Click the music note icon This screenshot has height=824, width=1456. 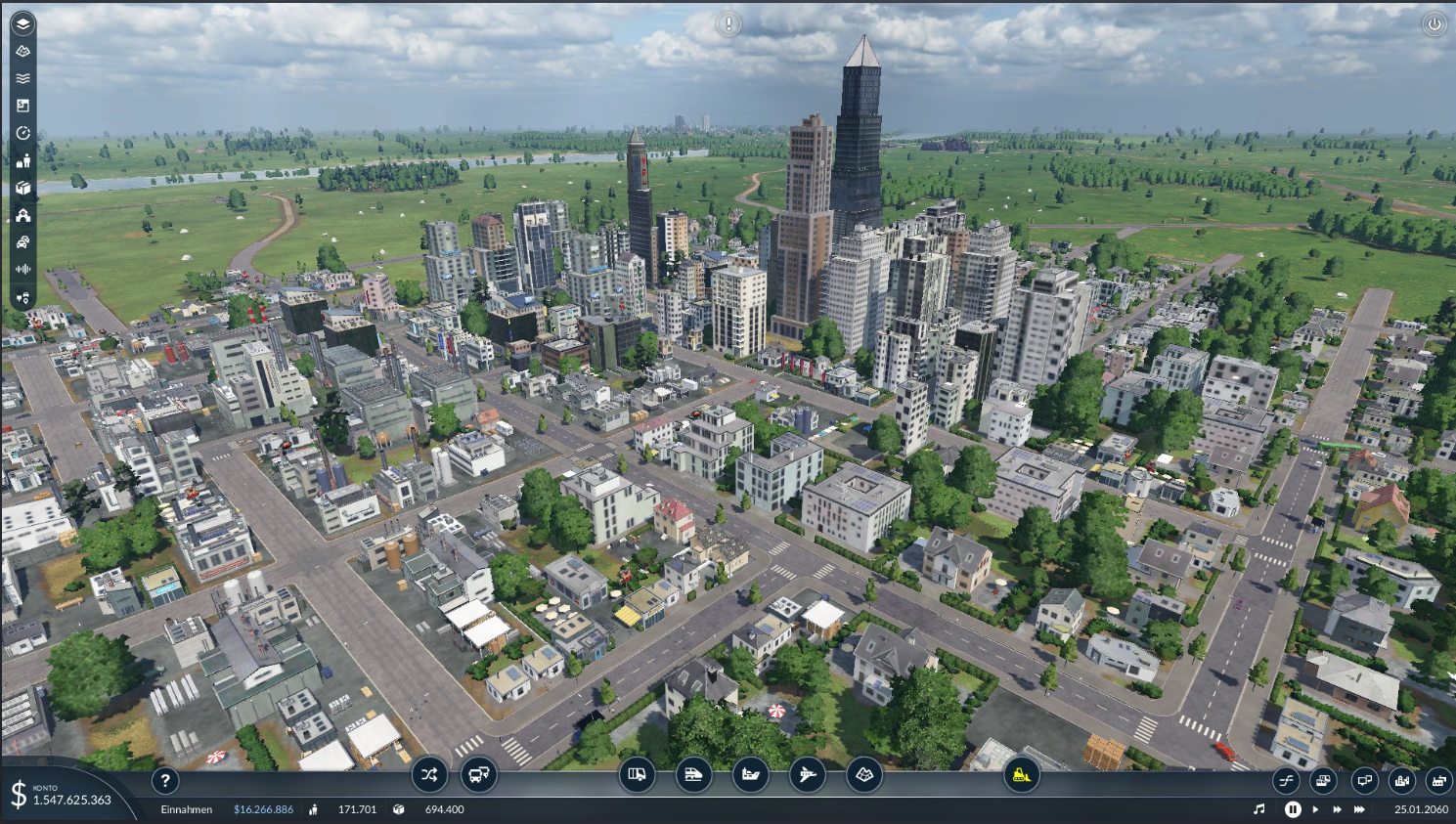pos(1259,809)
